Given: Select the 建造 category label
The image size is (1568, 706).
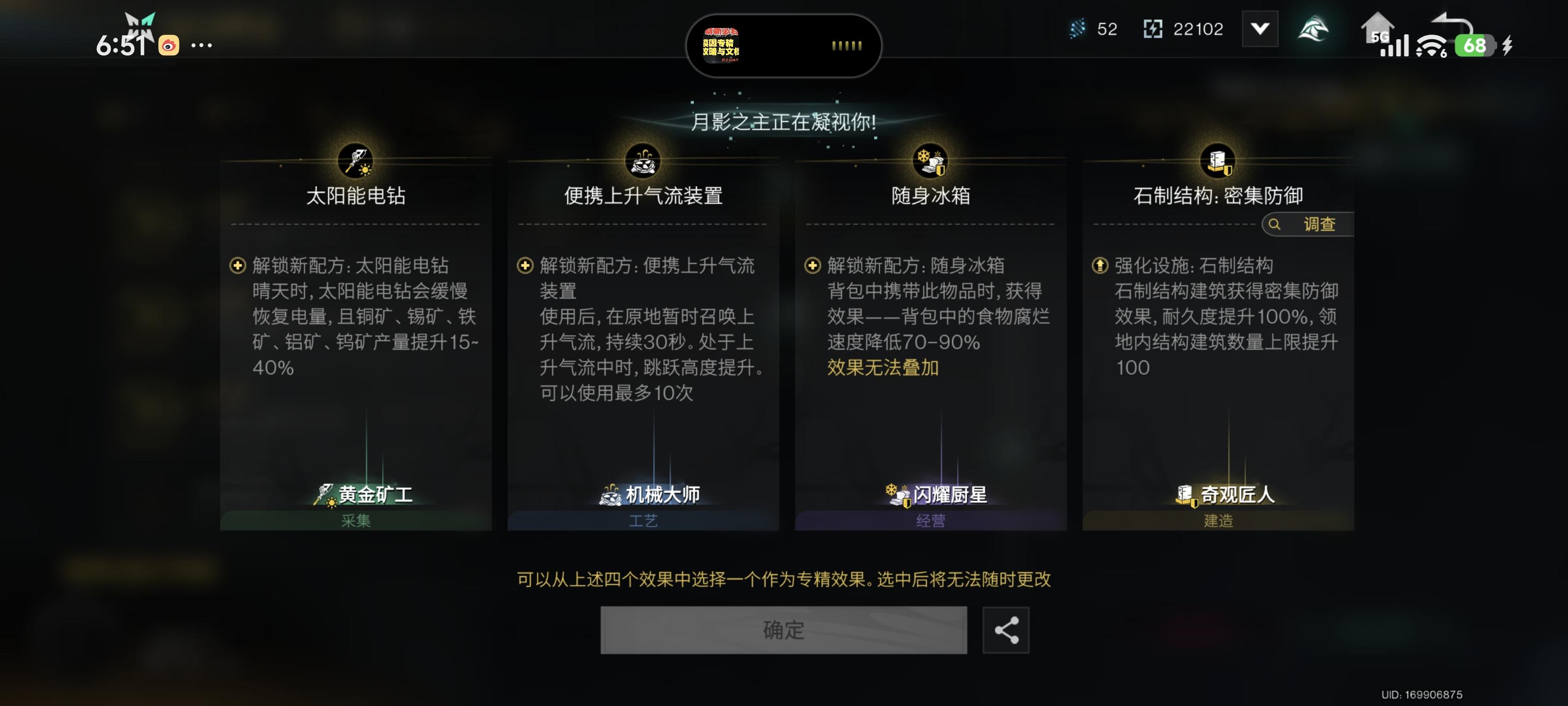Looking at the screenshot, I should point(1217,521).
